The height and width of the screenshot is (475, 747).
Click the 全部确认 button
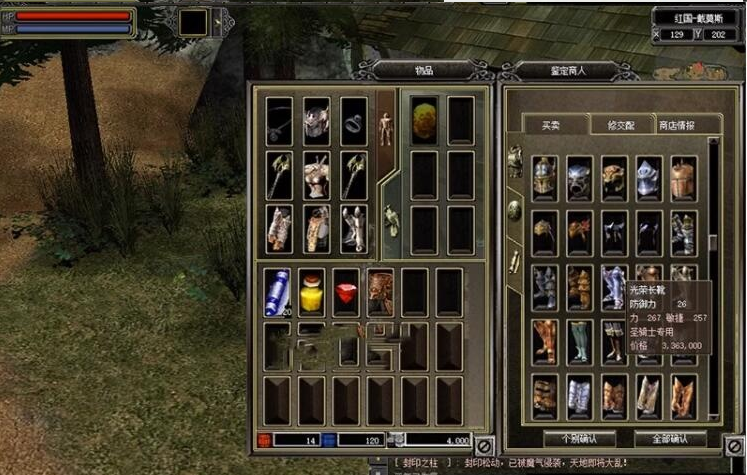(670, 439)
